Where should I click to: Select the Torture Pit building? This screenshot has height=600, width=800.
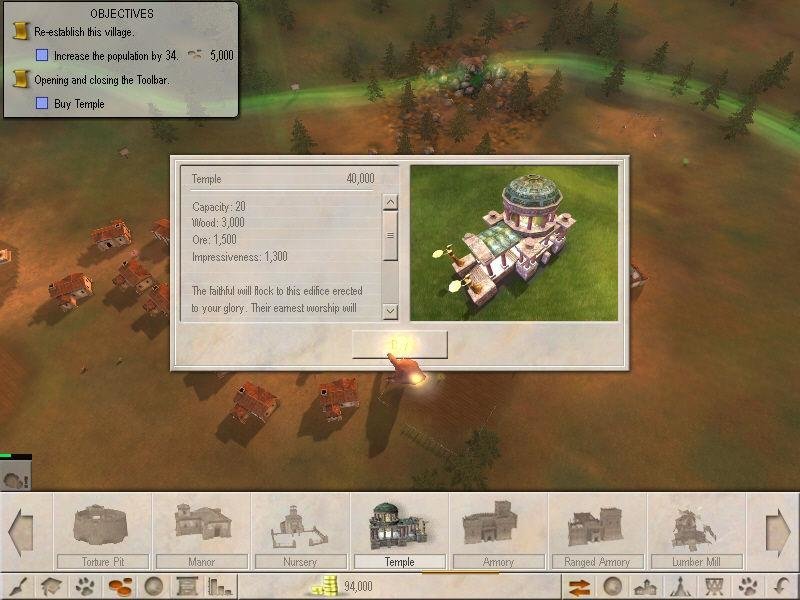[103, 531]
